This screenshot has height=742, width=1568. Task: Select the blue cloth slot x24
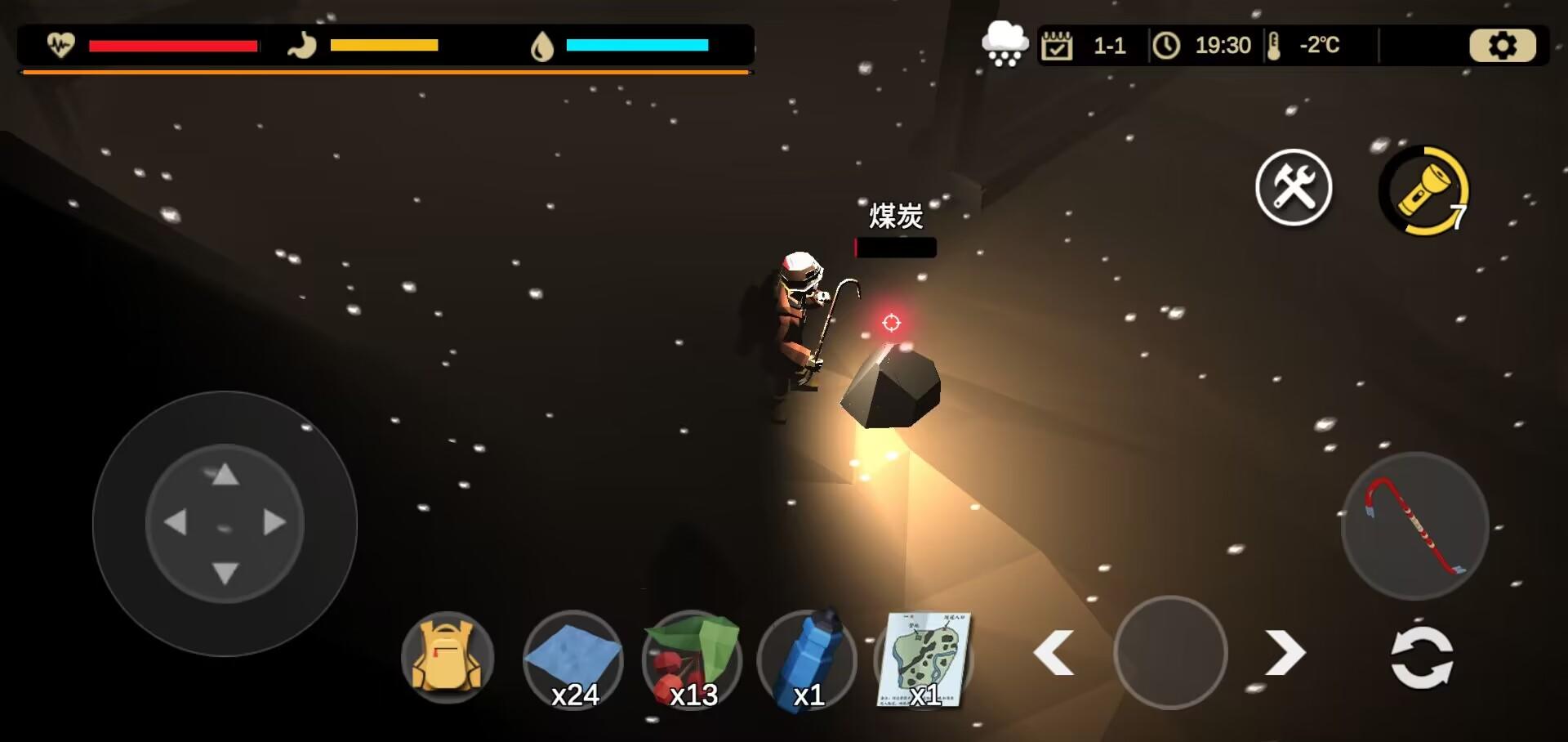573,660
